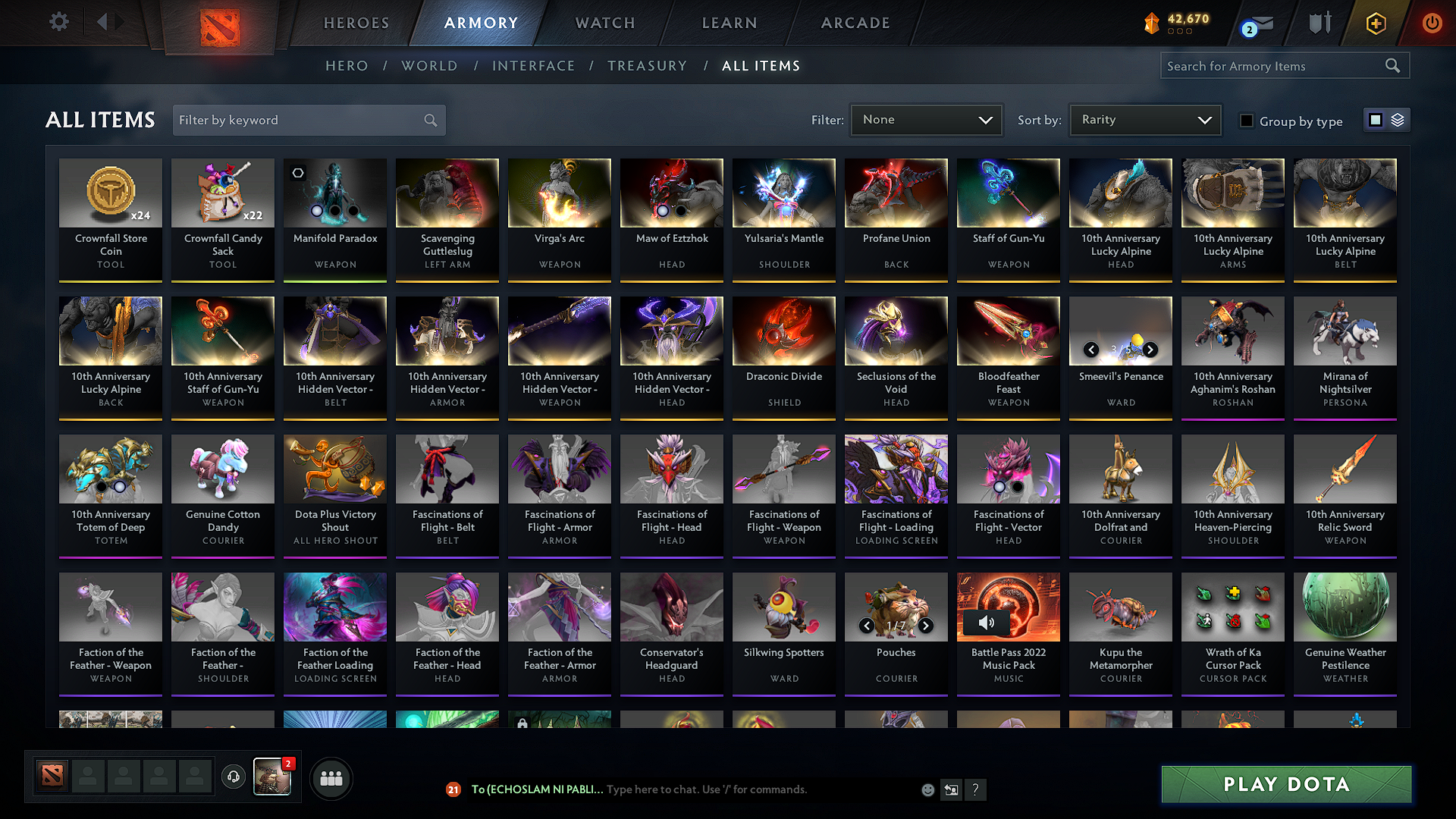Click the armory shield and sword icon

(1319, 24)
